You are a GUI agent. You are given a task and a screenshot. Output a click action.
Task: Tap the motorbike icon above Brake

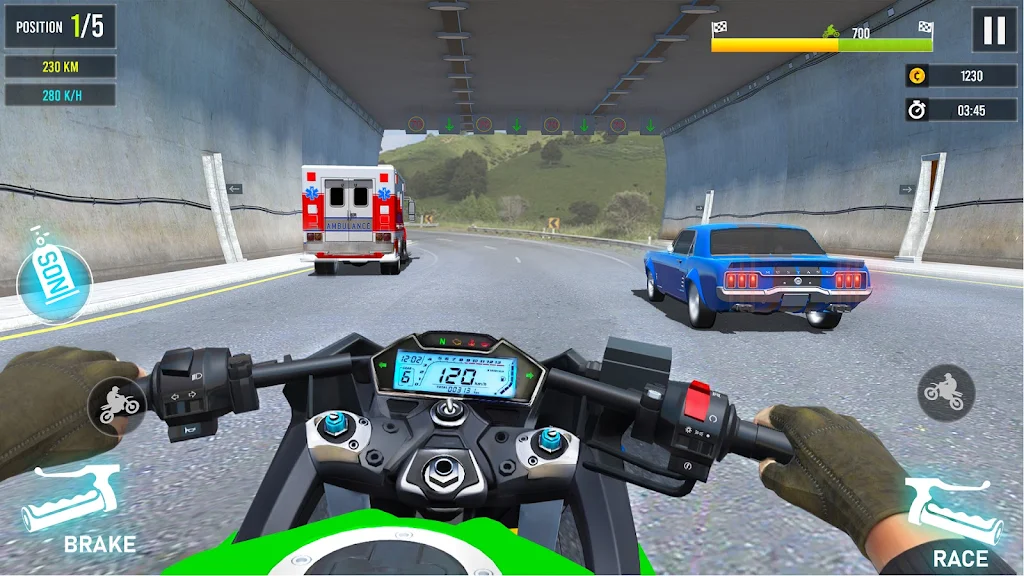coord(115,404)
